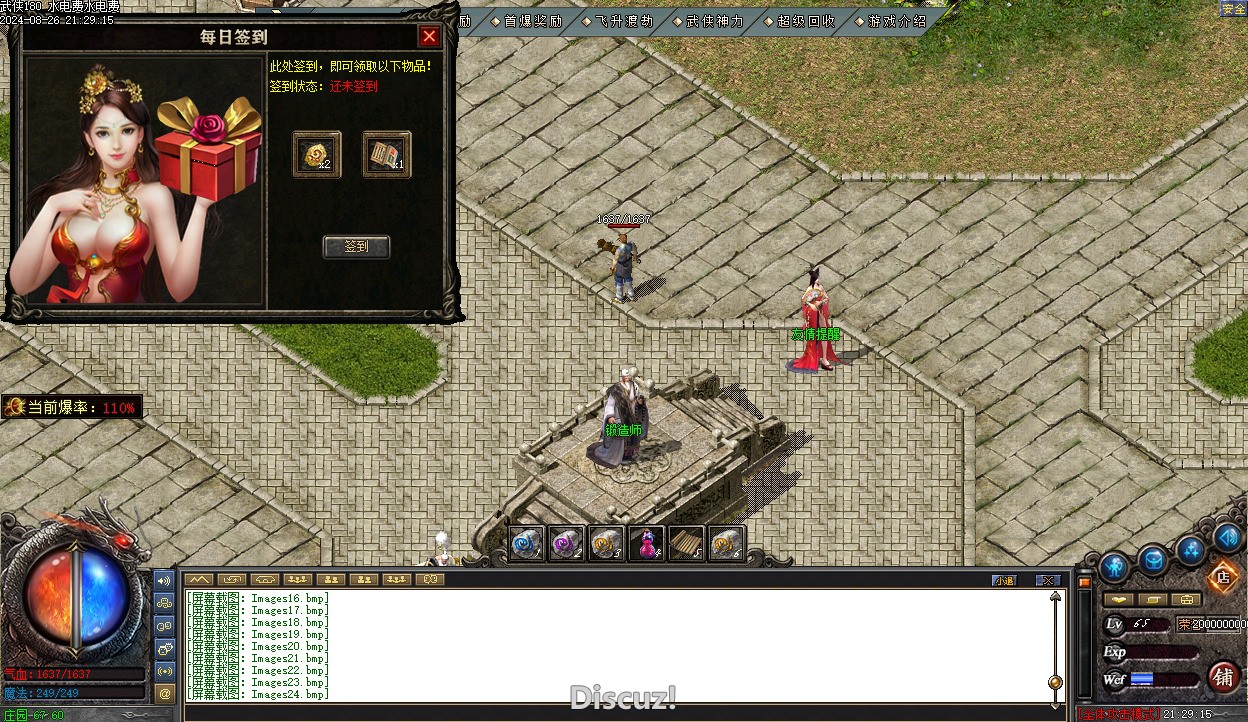
Task: Select the gold coin reward slot
Action: [x=316, y=154]
